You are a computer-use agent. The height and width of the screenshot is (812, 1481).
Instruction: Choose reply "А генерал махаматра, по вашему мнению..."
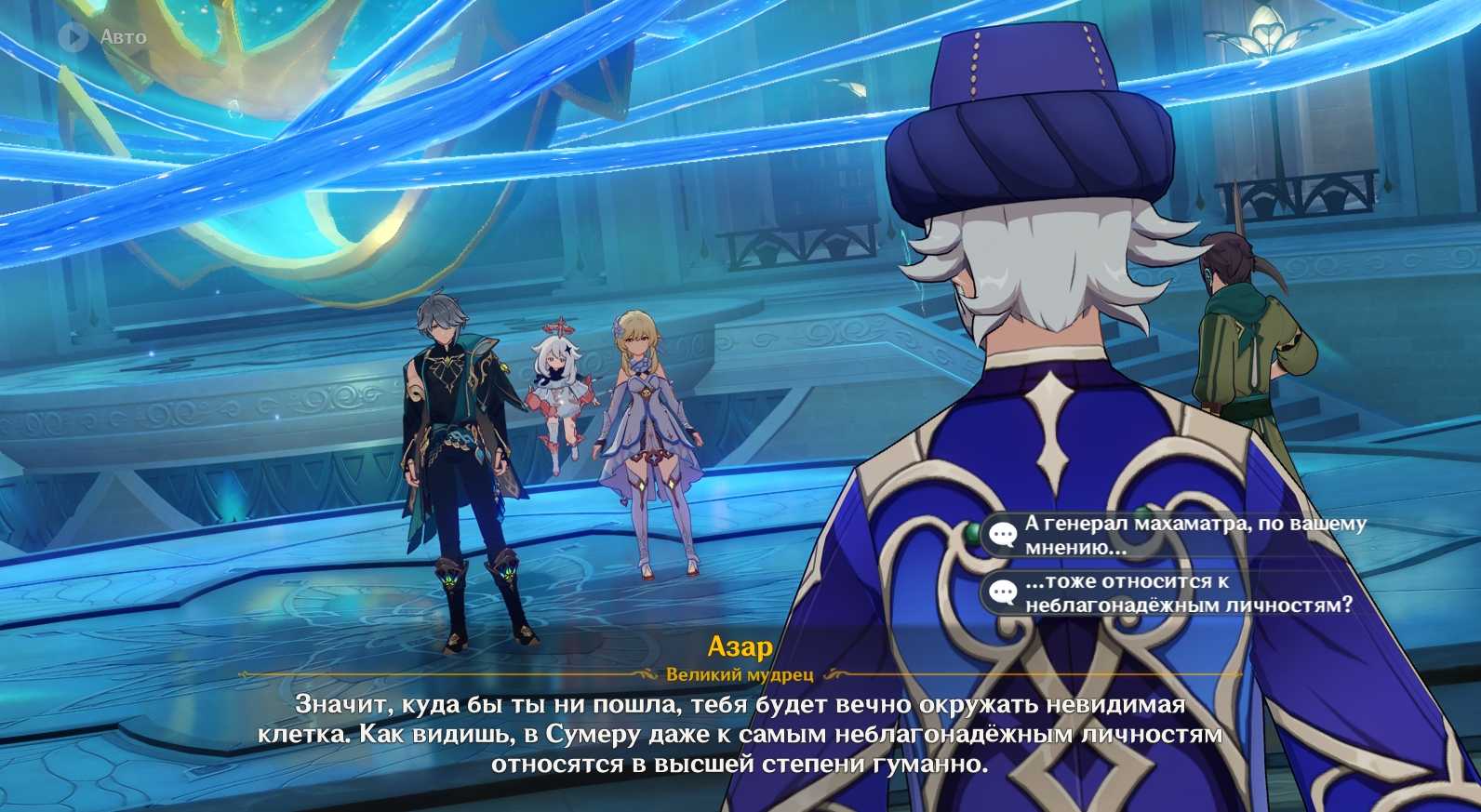point(1180,535)
